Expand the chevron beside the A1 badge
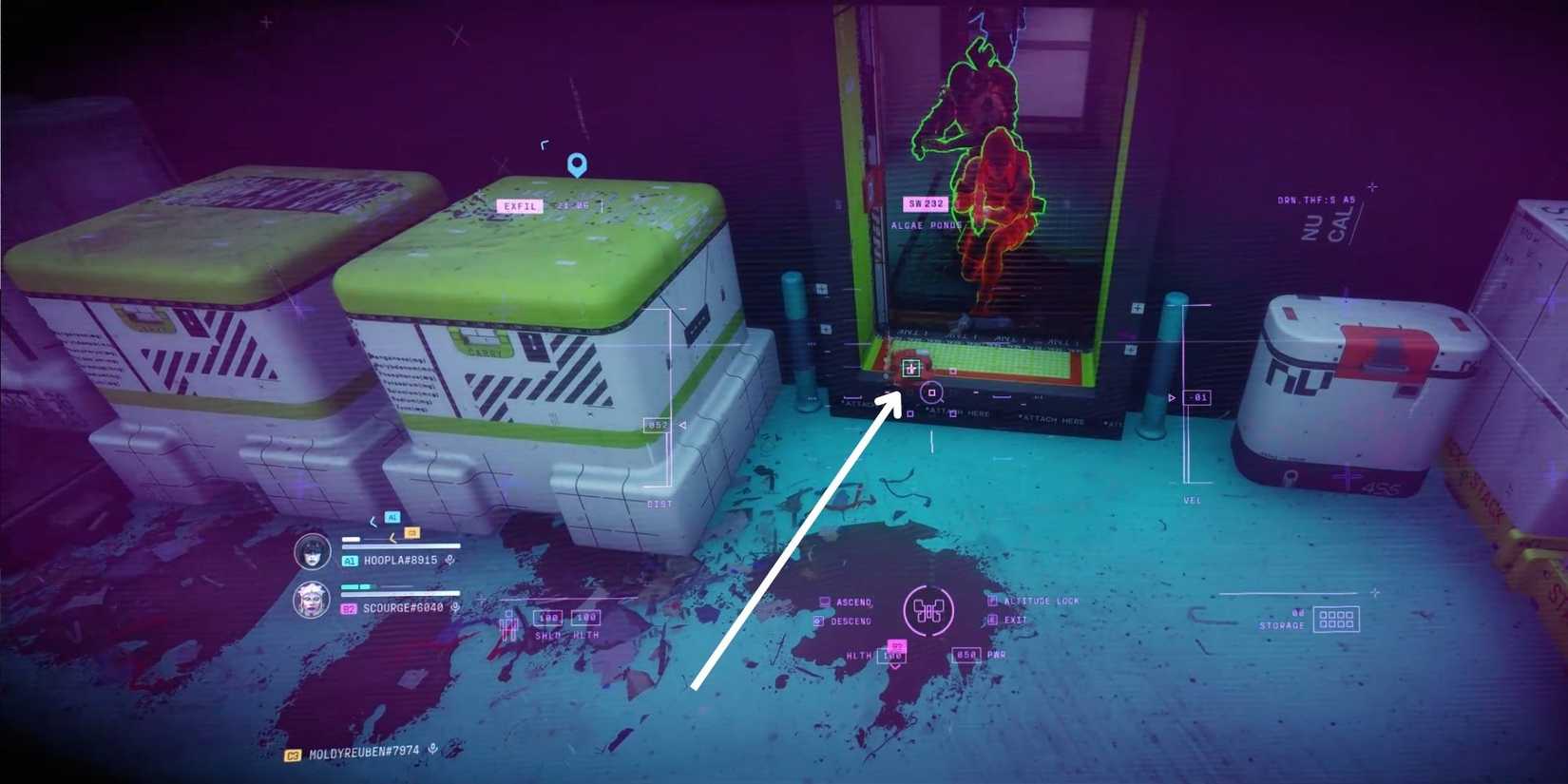Image resolution: width=1568 pixels, height=784 pixels. click(x=373, y=522)
